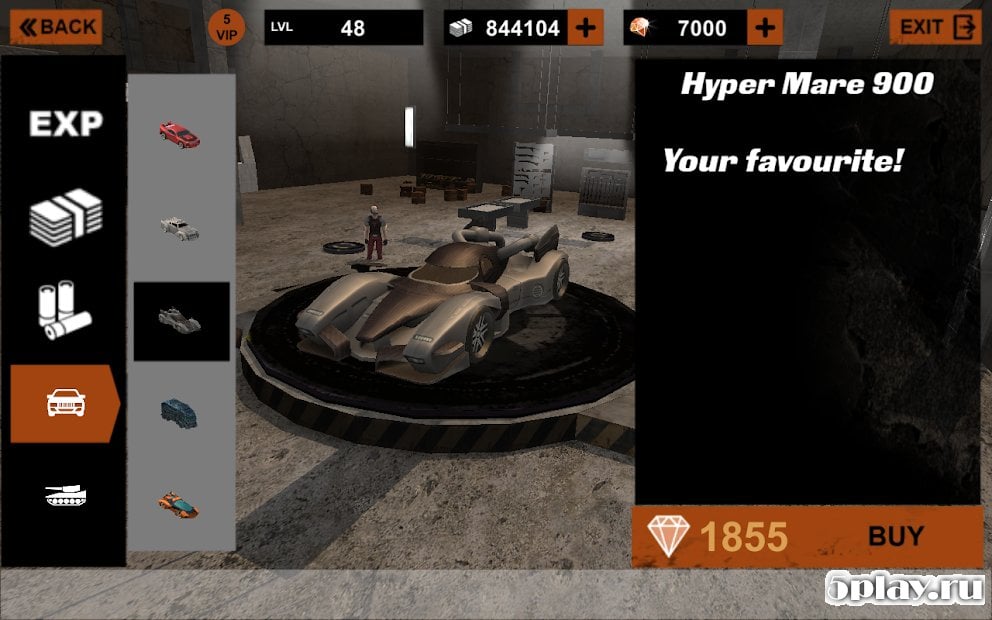
Task: Select the cars category tab
Action: click(66, 403)
